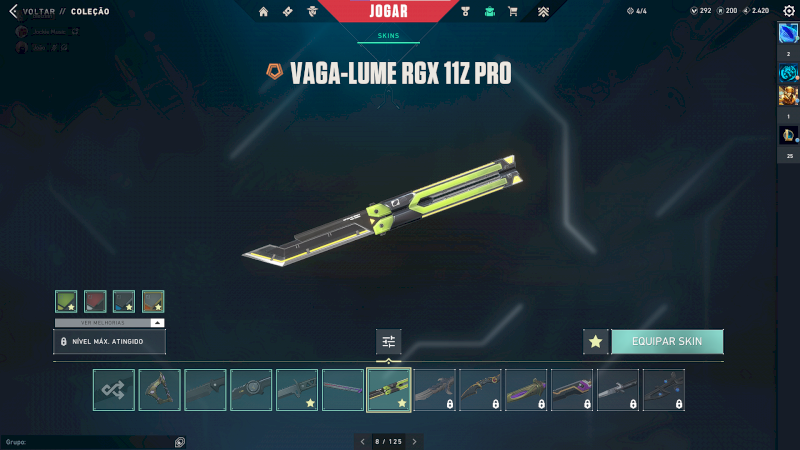Select the blue color variant swatch

tap(124, 301)
